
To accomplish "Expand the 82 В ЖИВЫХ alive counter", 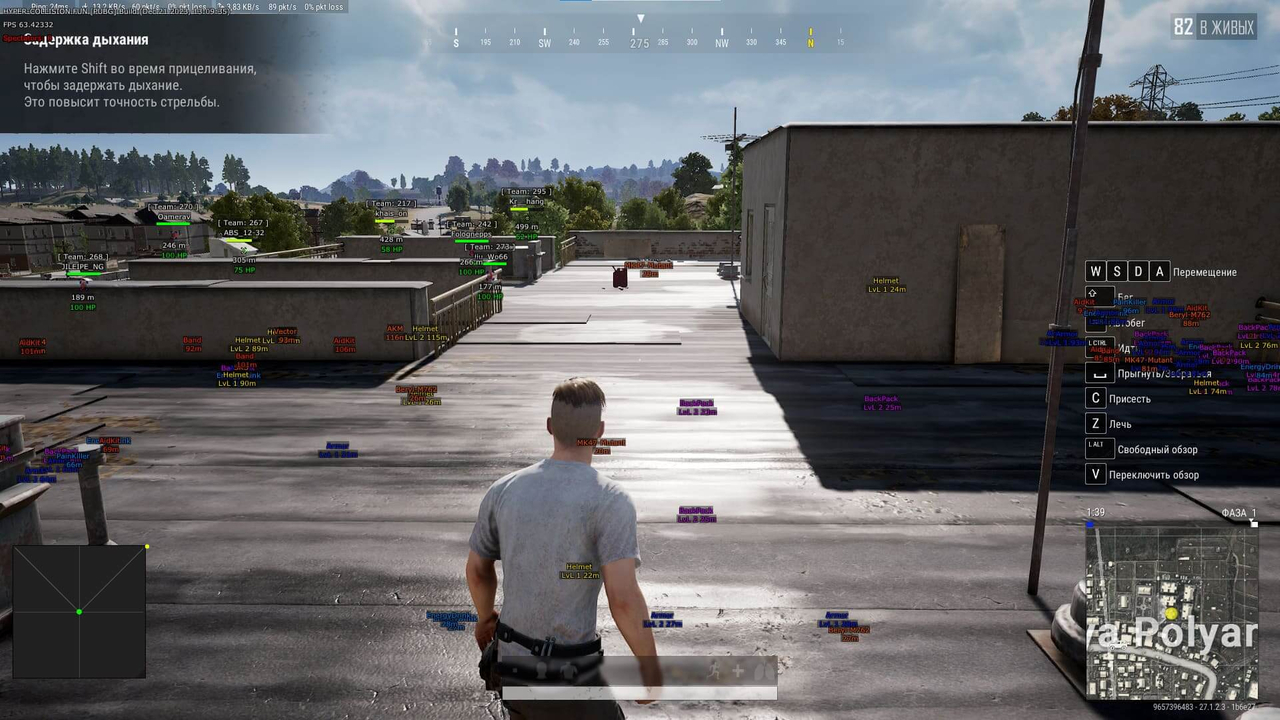I will click(x=1213, y=28).
